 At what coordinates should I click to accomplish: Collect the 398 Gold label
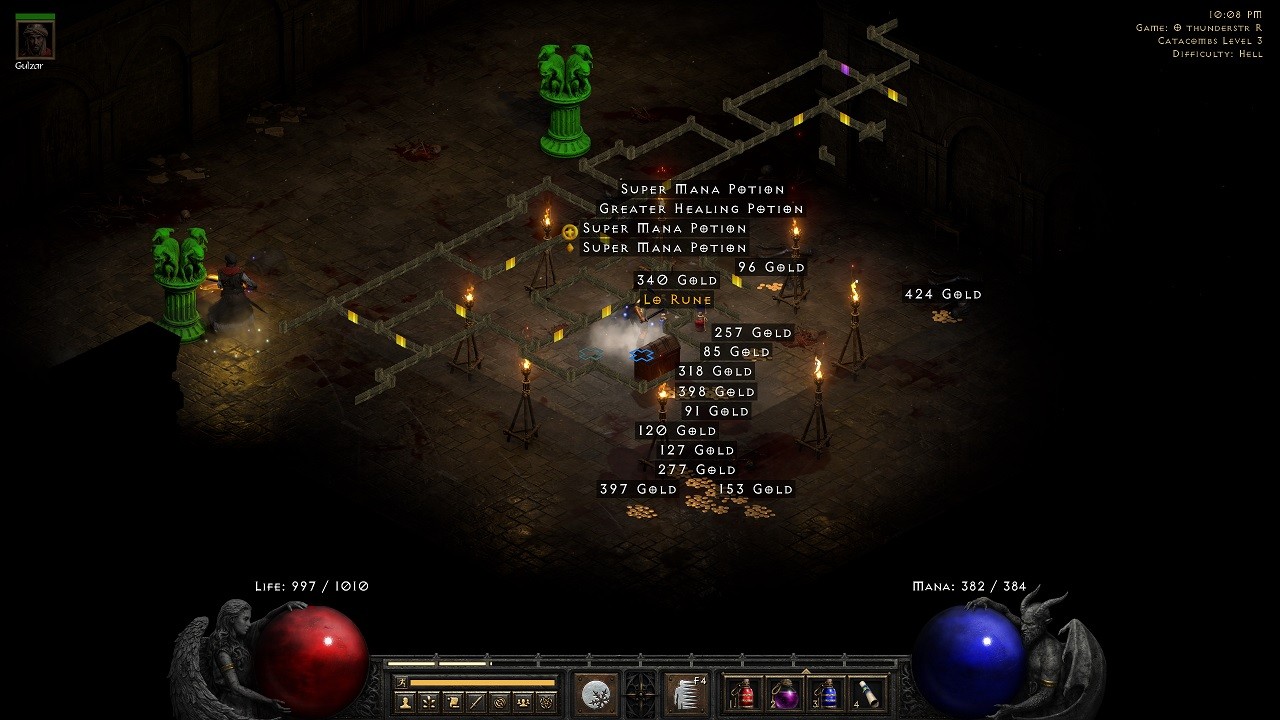click(x=716, y=392)
